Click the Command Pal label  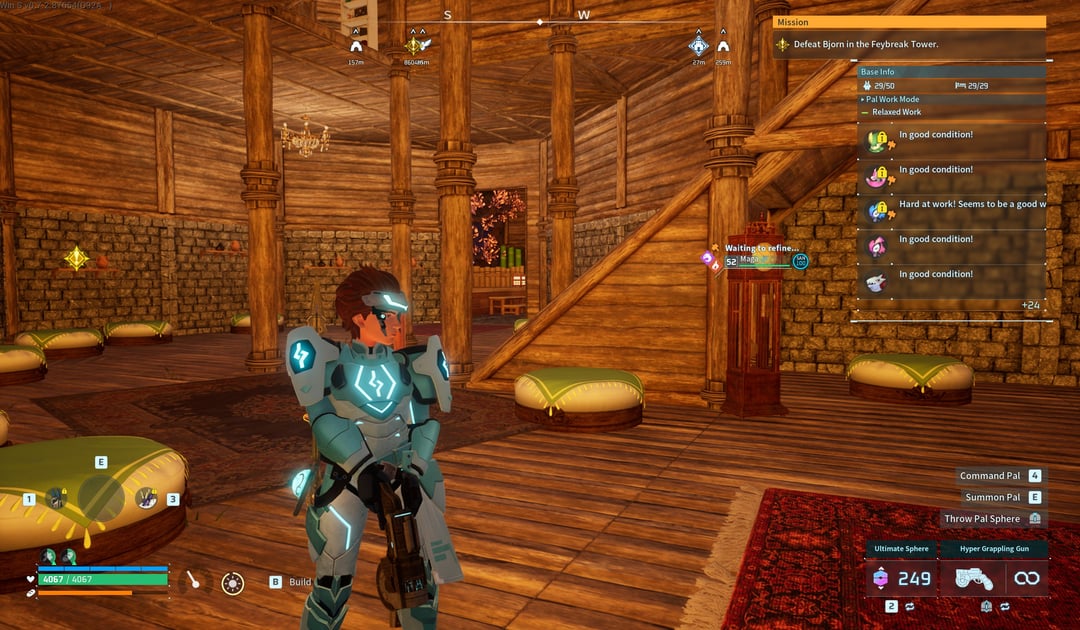coord(989,476)
